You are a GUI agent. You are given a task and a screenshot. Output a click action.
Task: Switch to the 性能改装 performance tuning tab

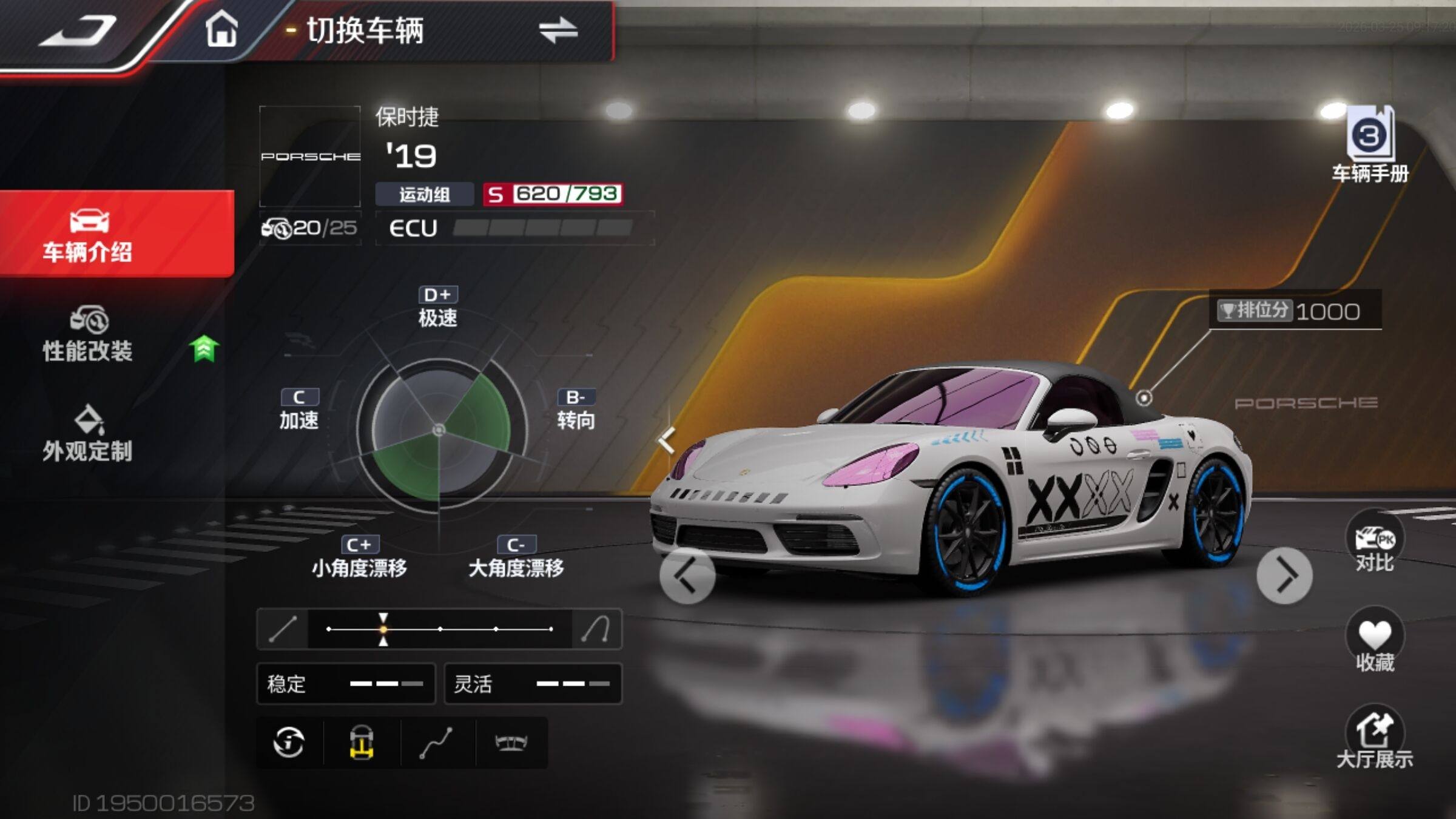[89, 335]
